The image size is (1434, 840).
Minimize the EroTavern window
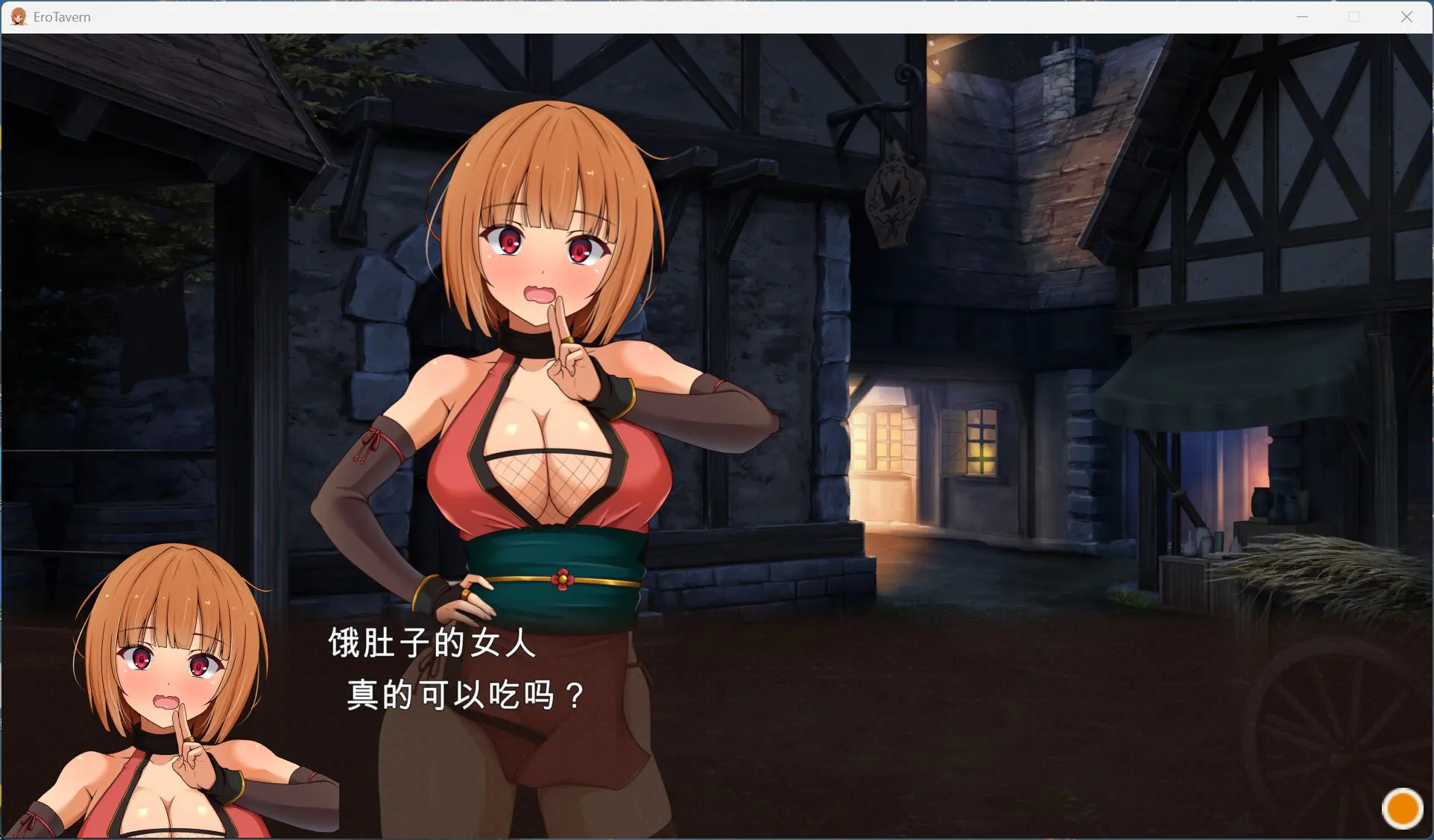coord(1302,16)
